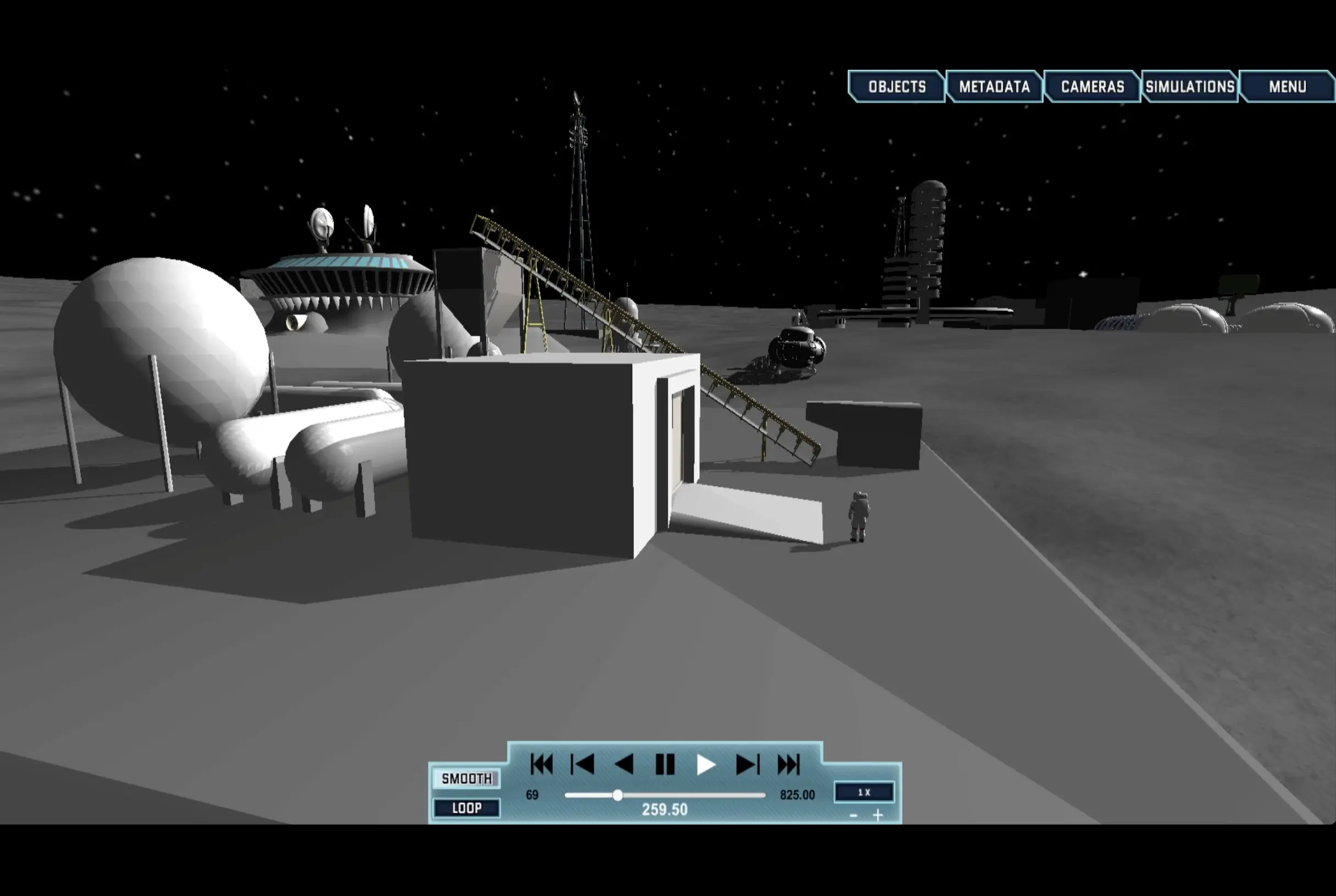Open the Simulations menu

point(1190,87)
